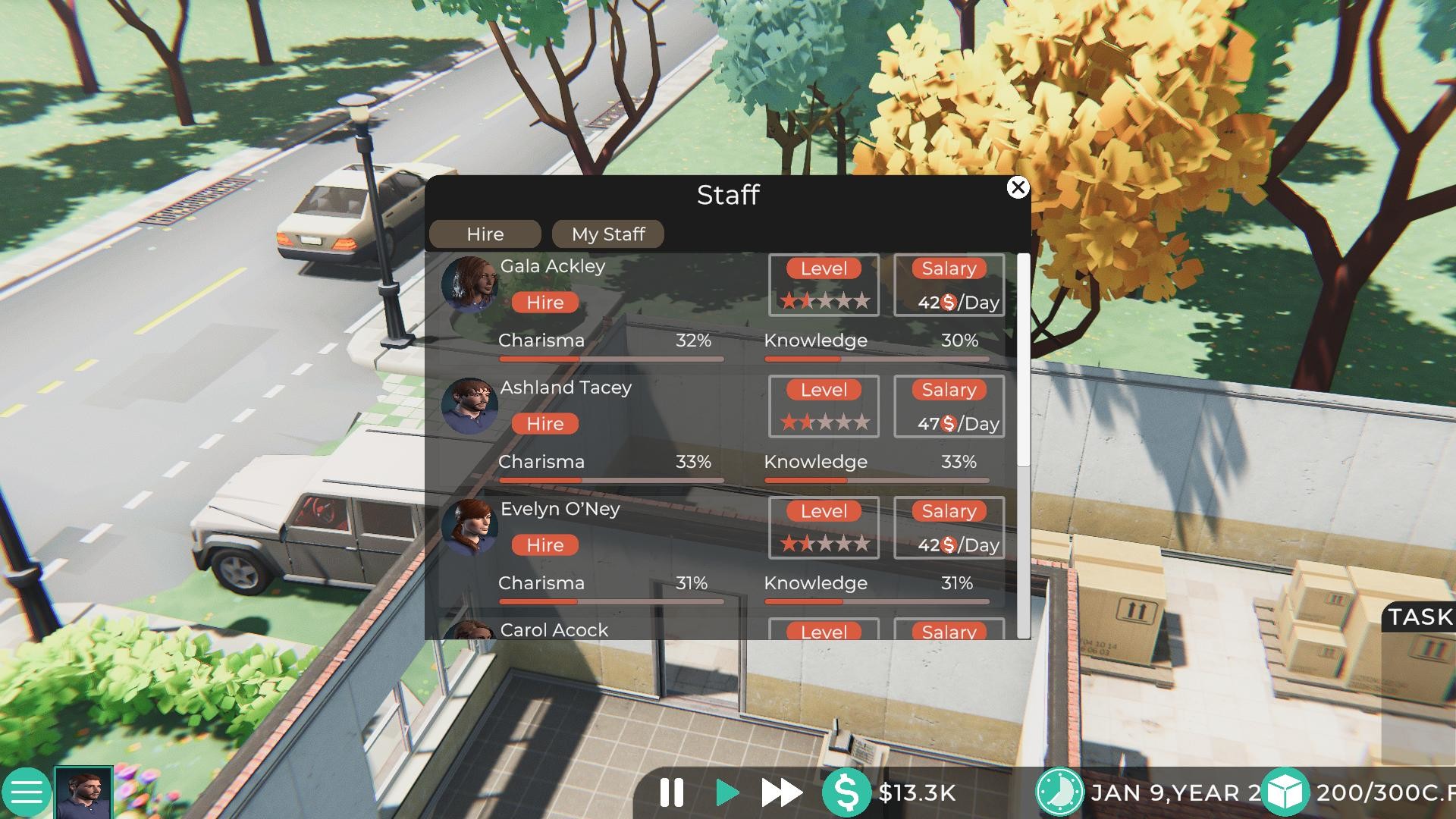
Task: Open the hamburger menu icon
Action: click(x=28, y=793)
